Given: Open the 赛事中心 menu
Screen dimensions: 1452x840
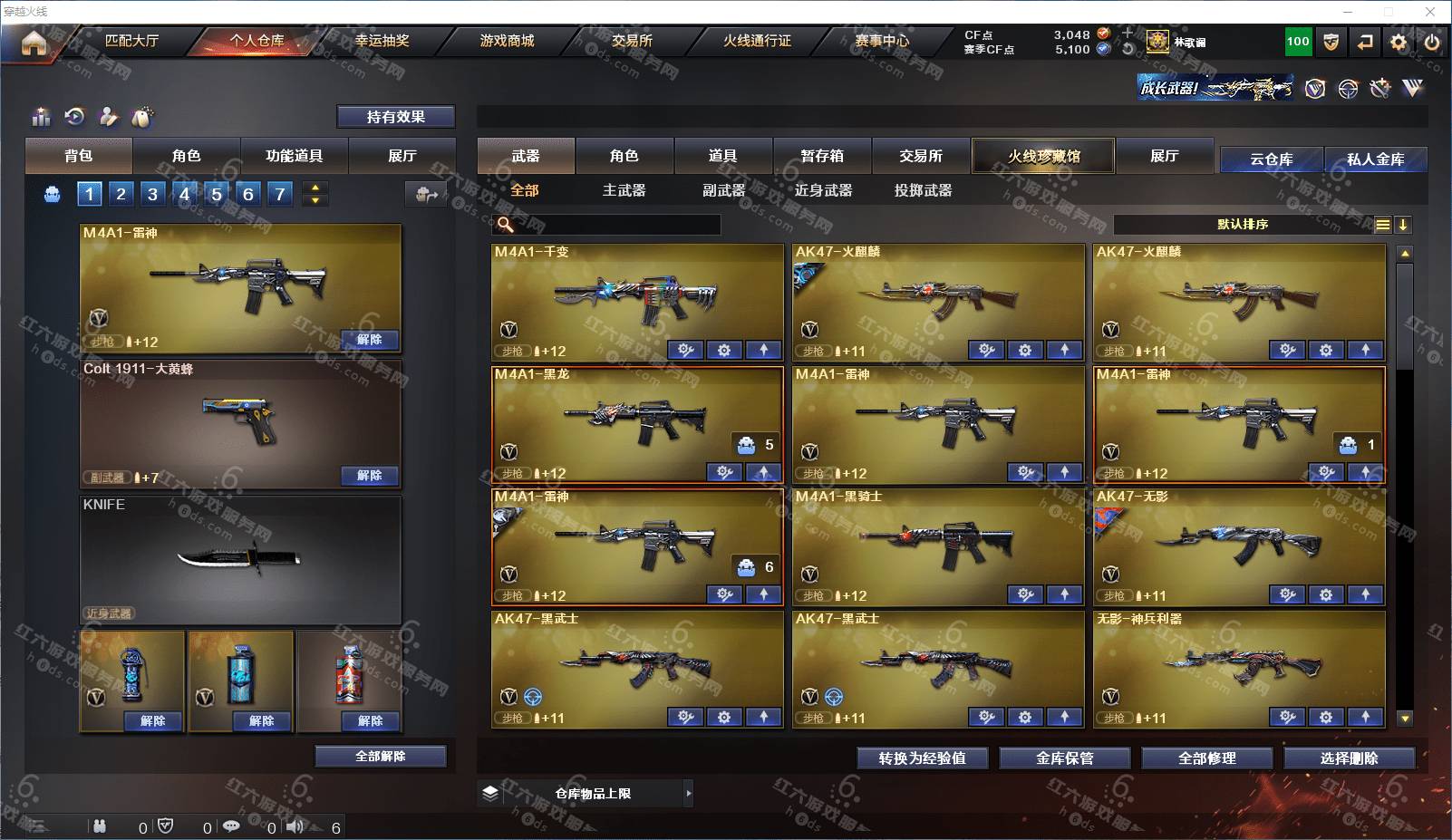Looking at the screenshot, I should coord(881,41).
